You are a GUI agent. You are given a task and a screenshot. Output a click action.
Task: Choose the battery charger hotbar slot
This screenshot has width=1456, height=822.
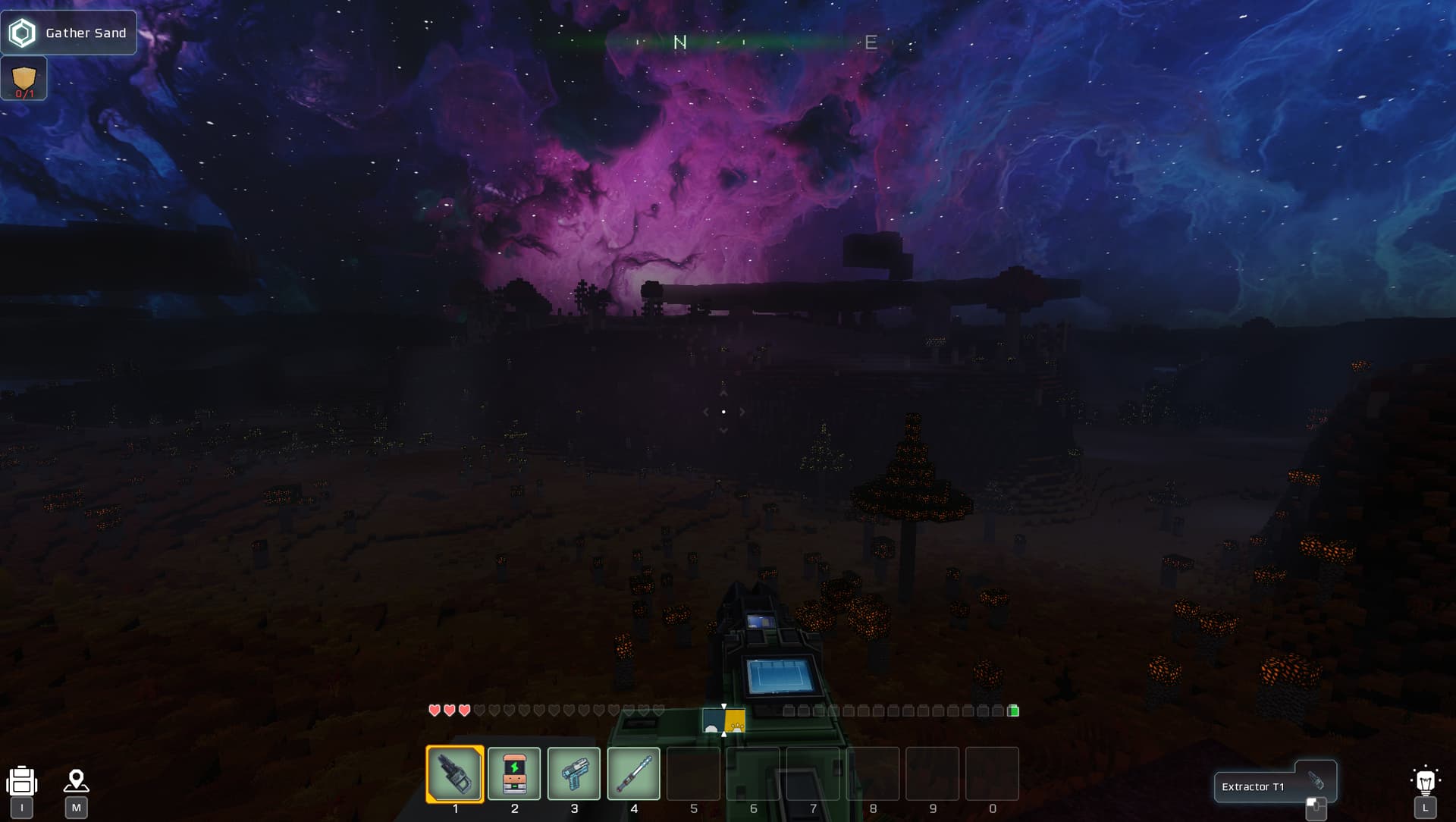(x=514, y=773)
